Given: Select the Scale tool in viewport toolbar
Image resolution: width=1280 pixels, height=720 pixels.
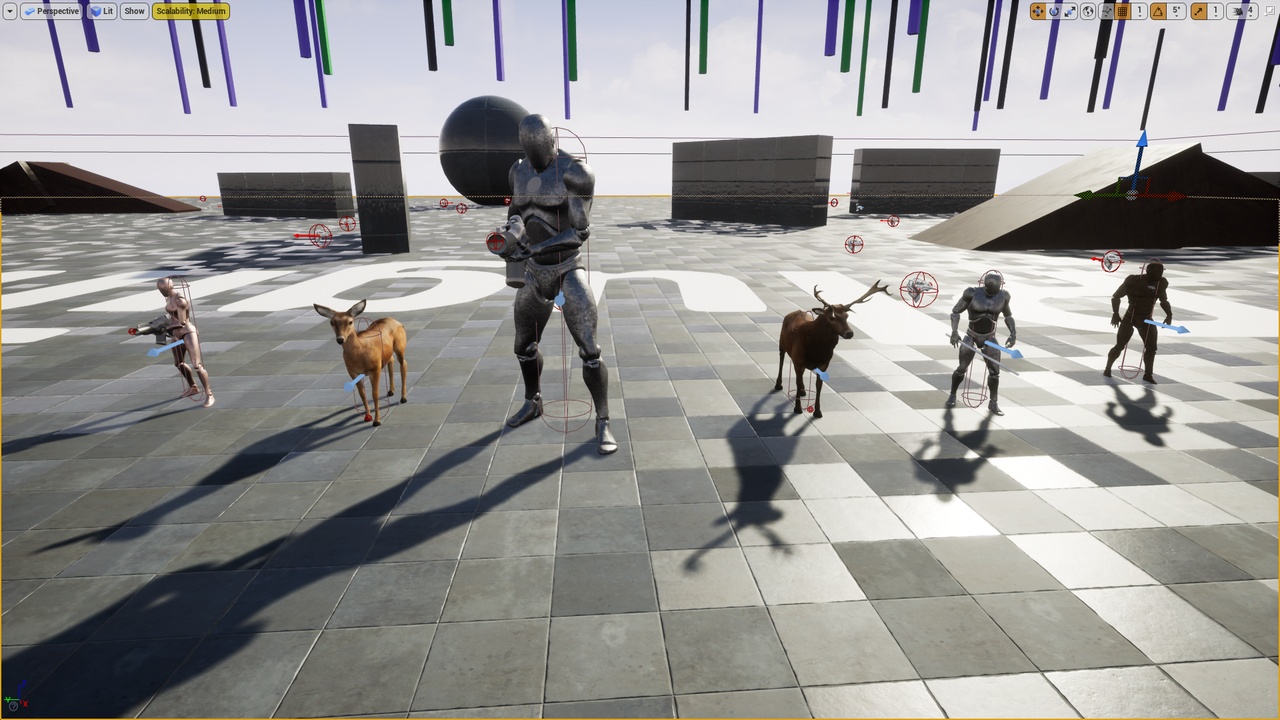Looking at the screenshot, I should [x=1071, y=10].
